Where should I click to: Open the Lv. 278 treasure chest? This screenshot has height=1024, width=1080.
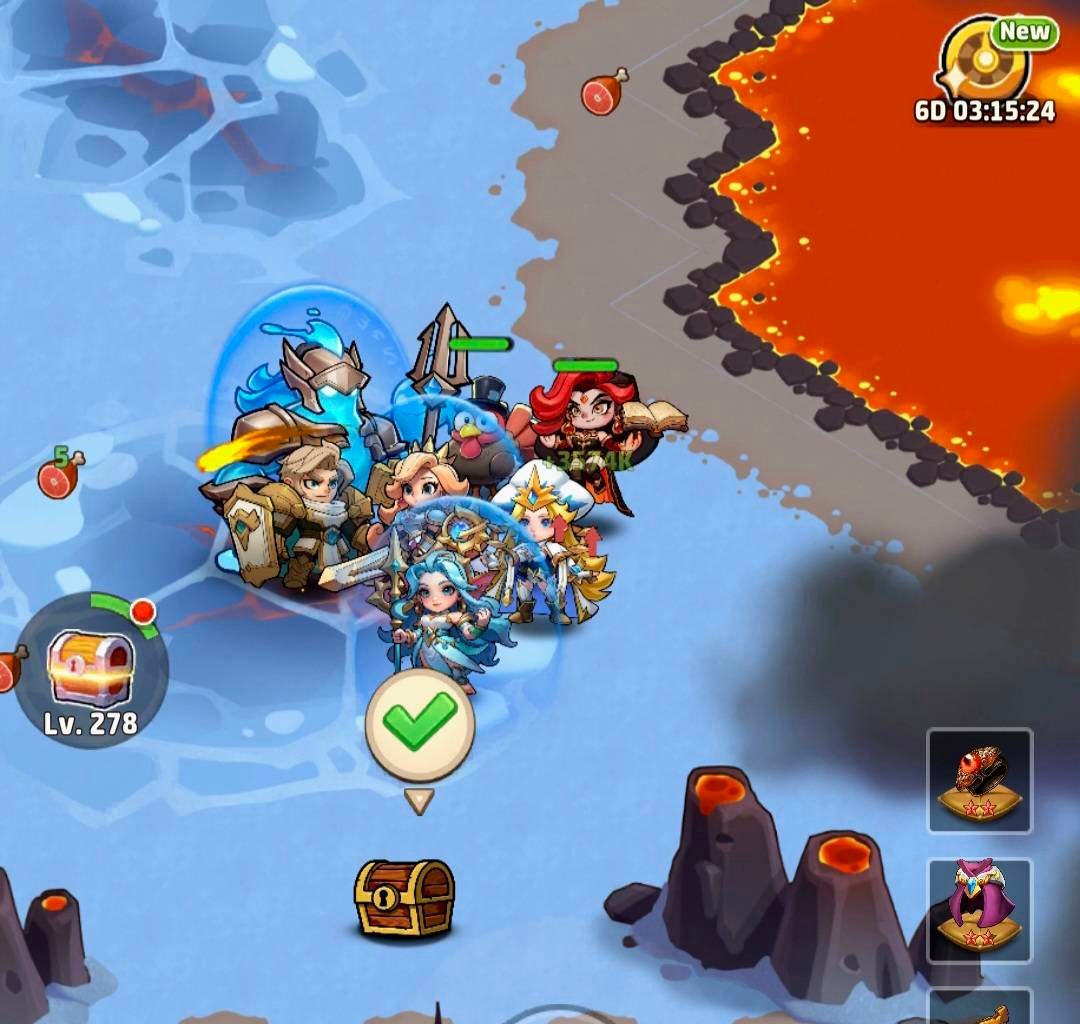91,664
